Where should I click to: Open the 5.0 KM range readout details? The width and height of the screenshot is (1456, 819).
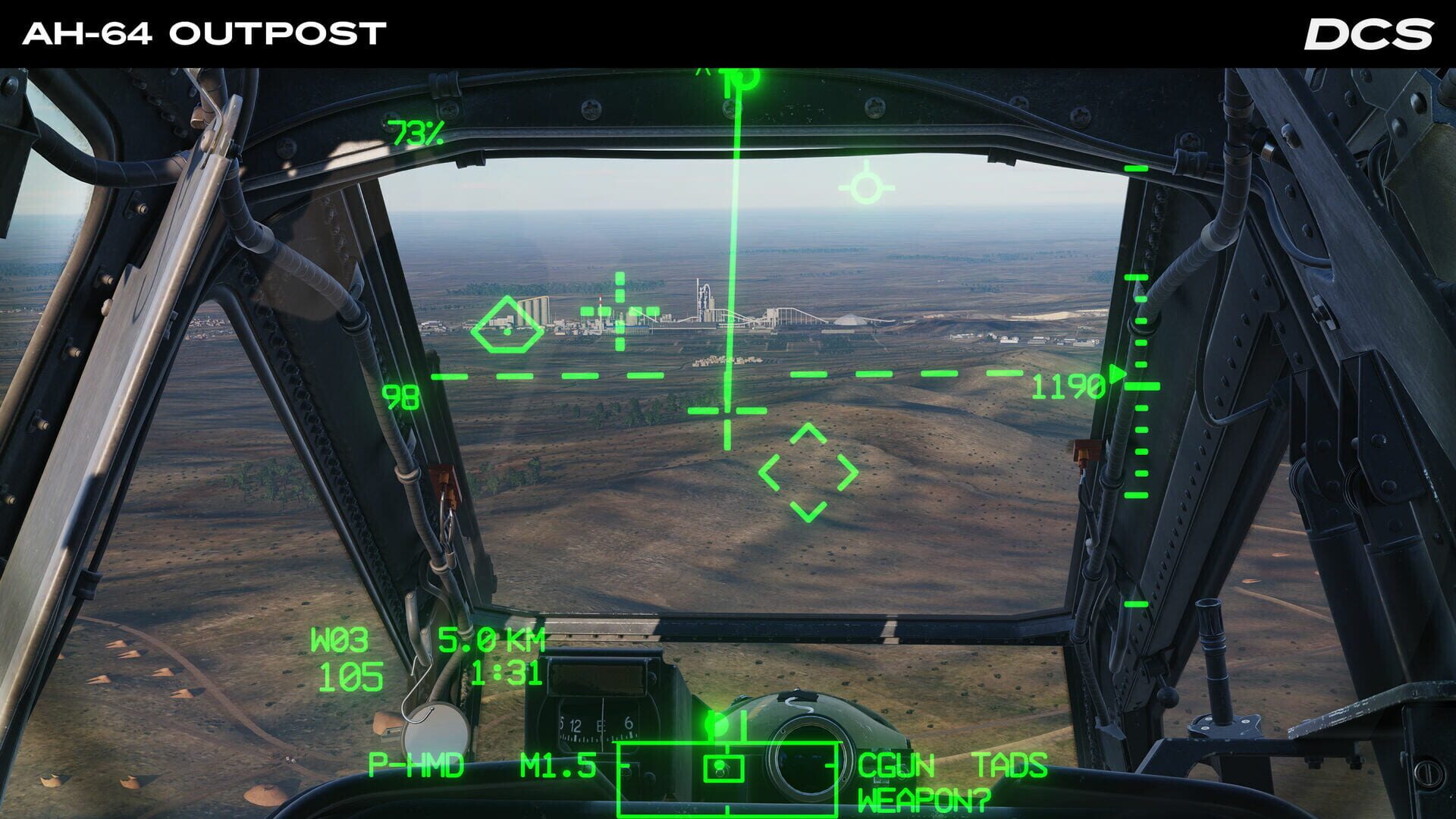pos(492,640)
